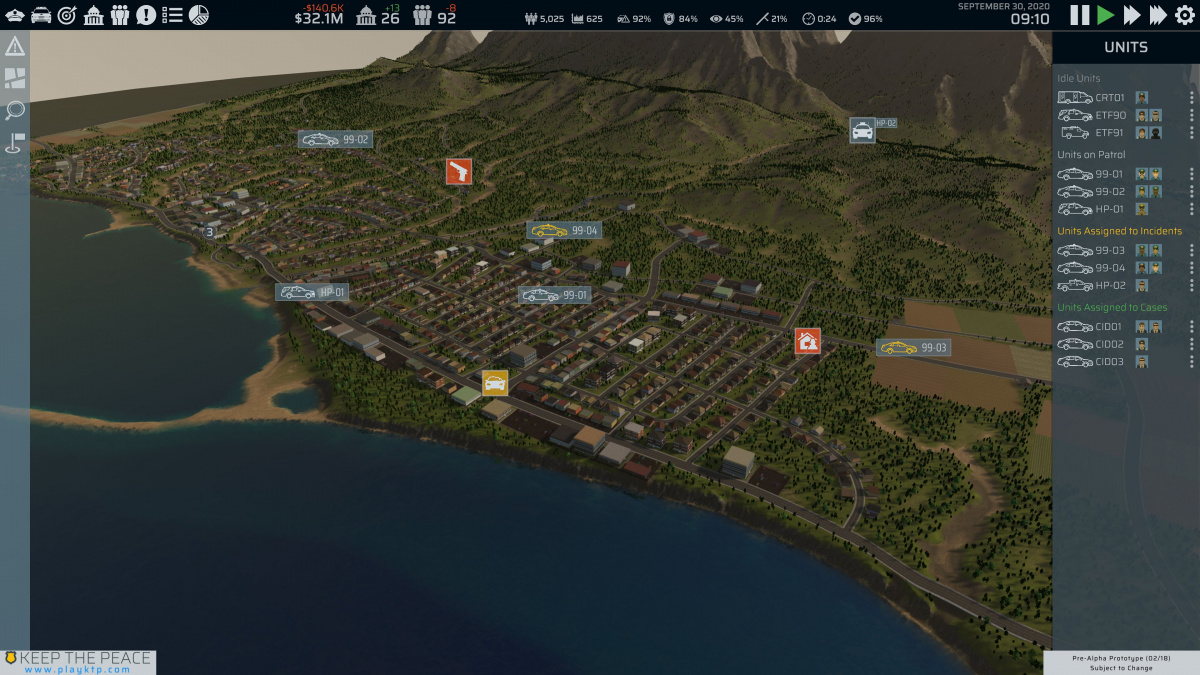Open the pie chart statistics panel
1200x675 pixels.
[x=199, y=15]
